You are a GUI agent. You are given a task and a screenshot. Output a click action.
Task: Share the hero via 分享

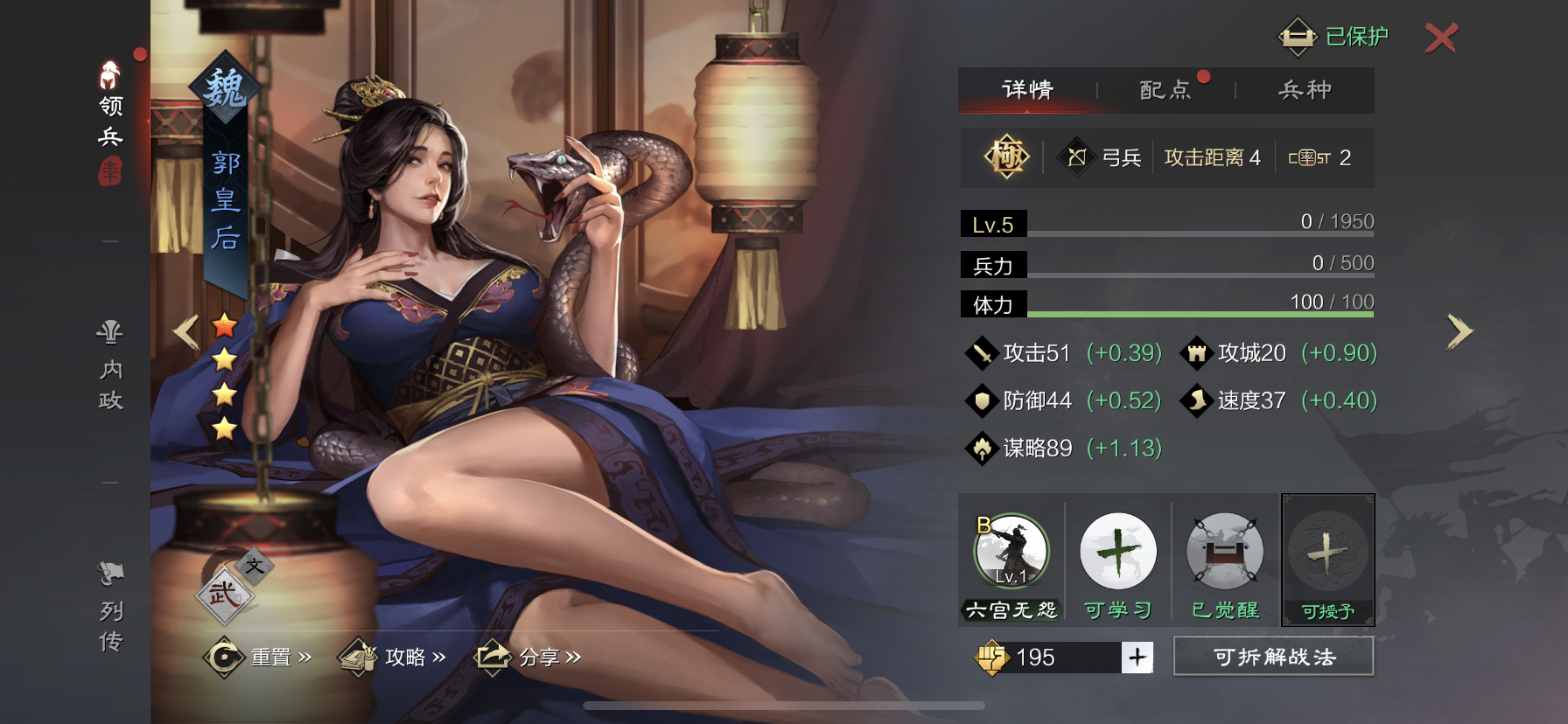(528, 658)
